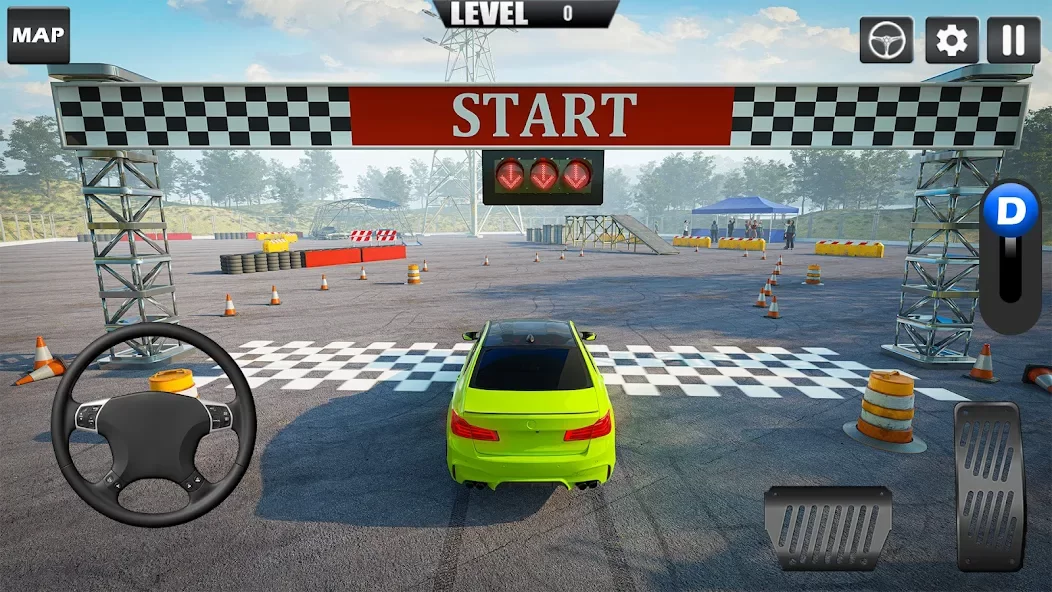Tap the steering wheel control-mode icon
1052x592 pixels.
click(x=886, y=40)
